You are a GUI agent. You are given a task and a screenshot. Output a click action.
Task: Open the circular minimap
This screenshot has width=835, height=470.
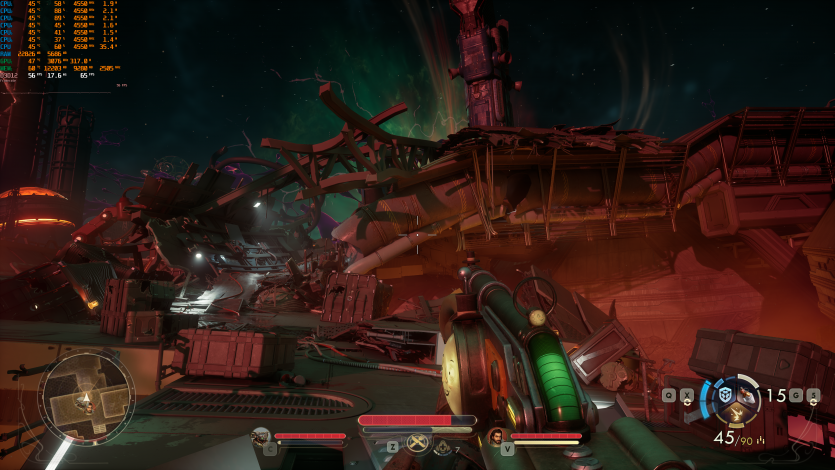pyautogui.click(x=87, y=401)
